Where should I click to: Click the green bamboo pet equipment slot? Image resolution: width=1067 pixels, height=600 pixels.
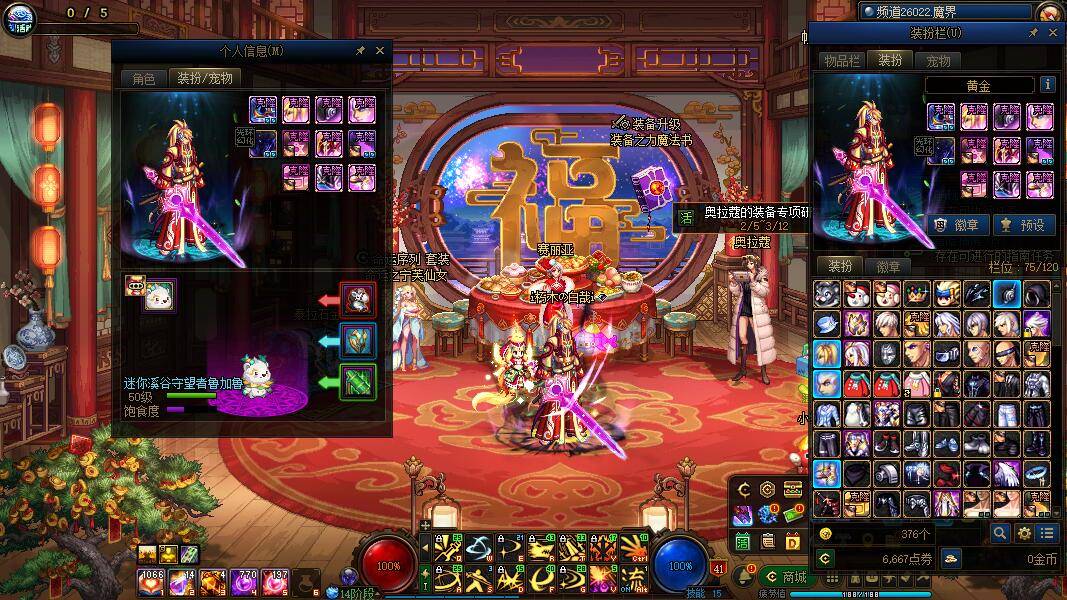click(357, 381)
